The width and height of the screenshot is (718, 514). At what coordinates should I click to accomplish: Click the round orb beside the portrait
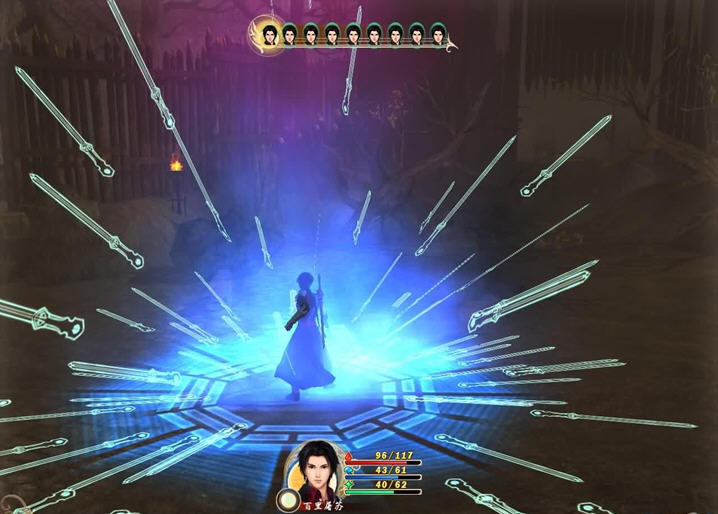click(x=289, y=497)
